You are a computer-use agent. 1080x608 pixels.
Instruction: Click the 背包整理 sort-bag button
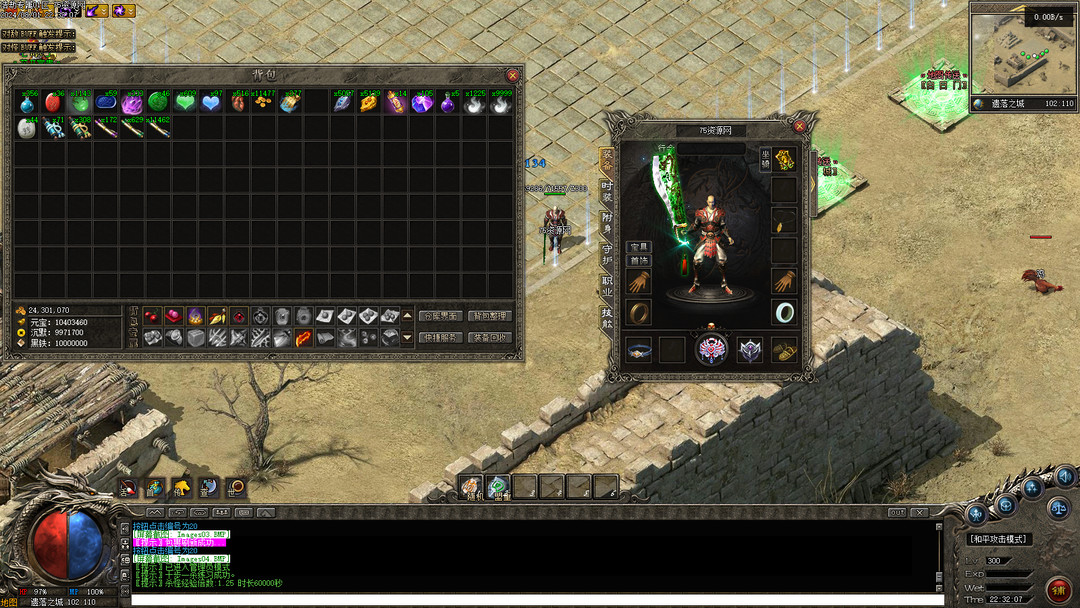pyautogui.click(x=490, y=316)
